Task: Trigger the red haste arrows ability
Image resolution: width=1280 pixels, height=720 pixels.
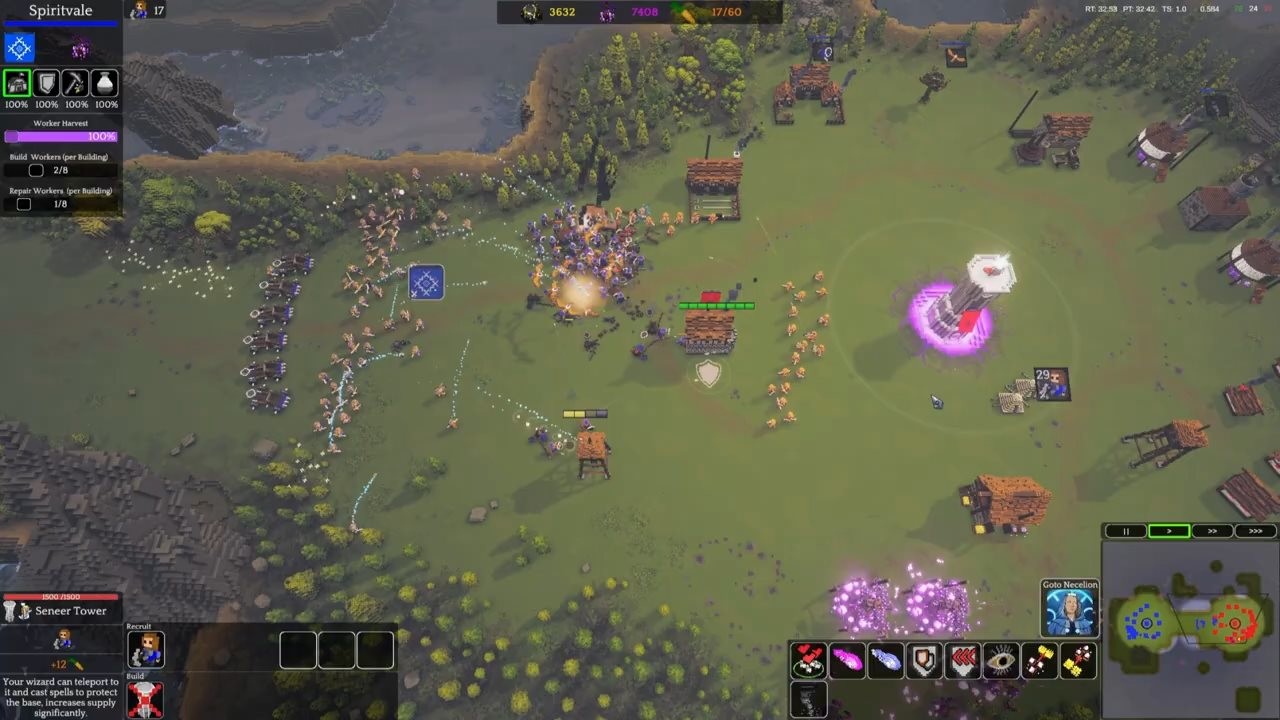Action: (x=962, y=660)
